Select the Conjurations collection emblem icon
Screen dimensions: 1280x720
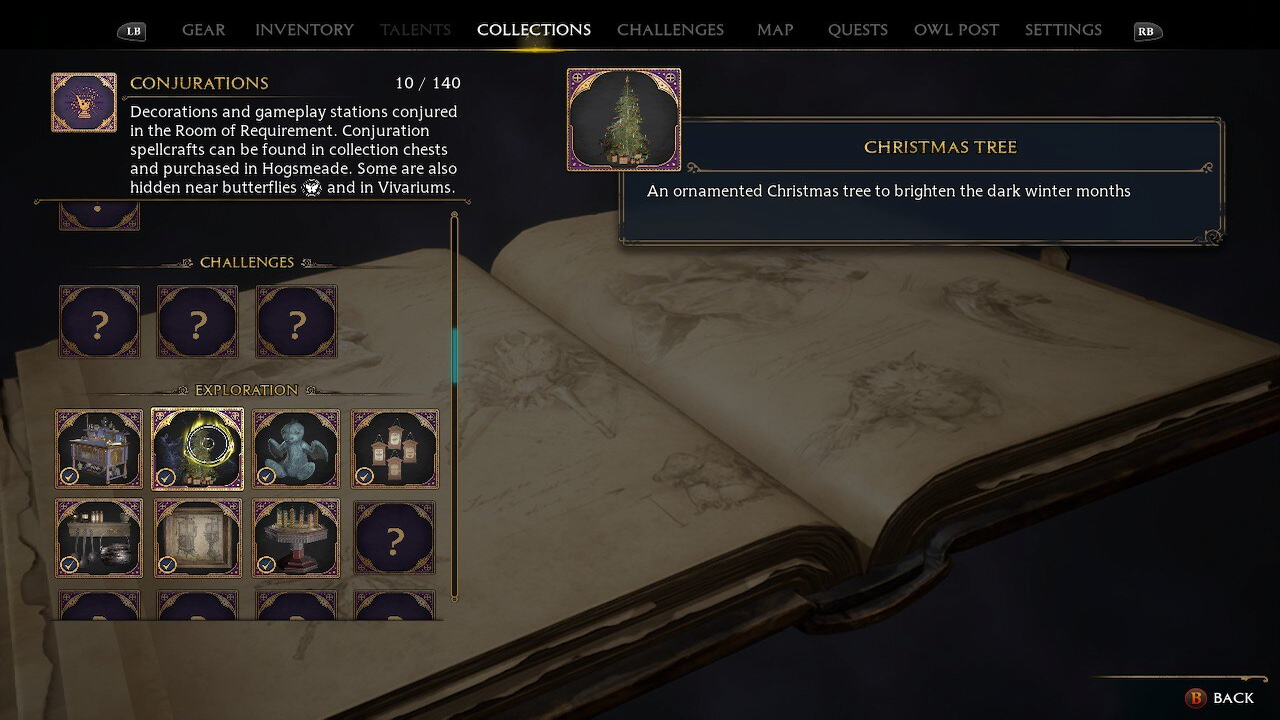pos(84,101)
